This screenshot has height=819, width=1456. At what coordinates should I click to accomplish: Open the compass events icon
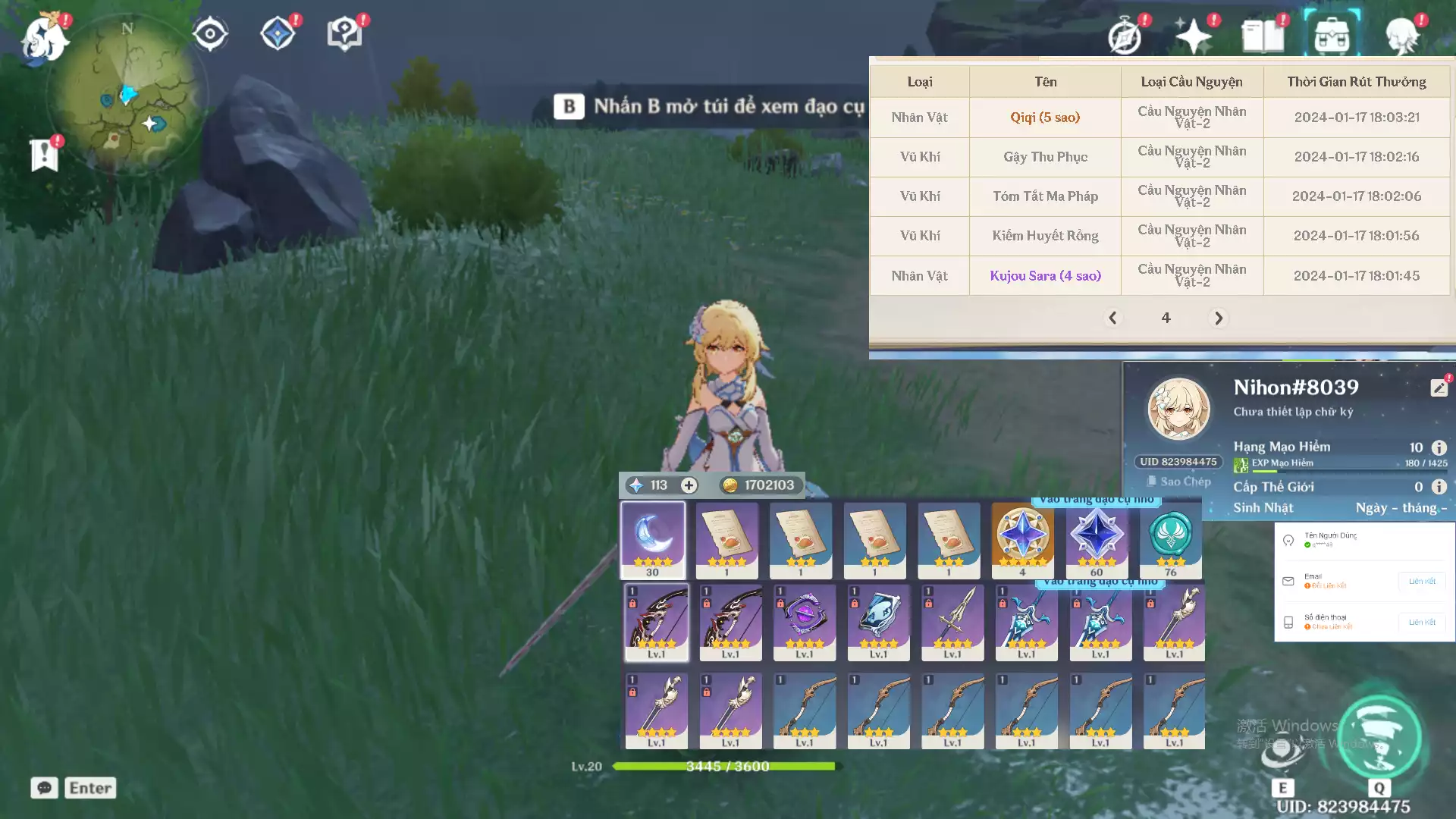[x=1125, y=36]
